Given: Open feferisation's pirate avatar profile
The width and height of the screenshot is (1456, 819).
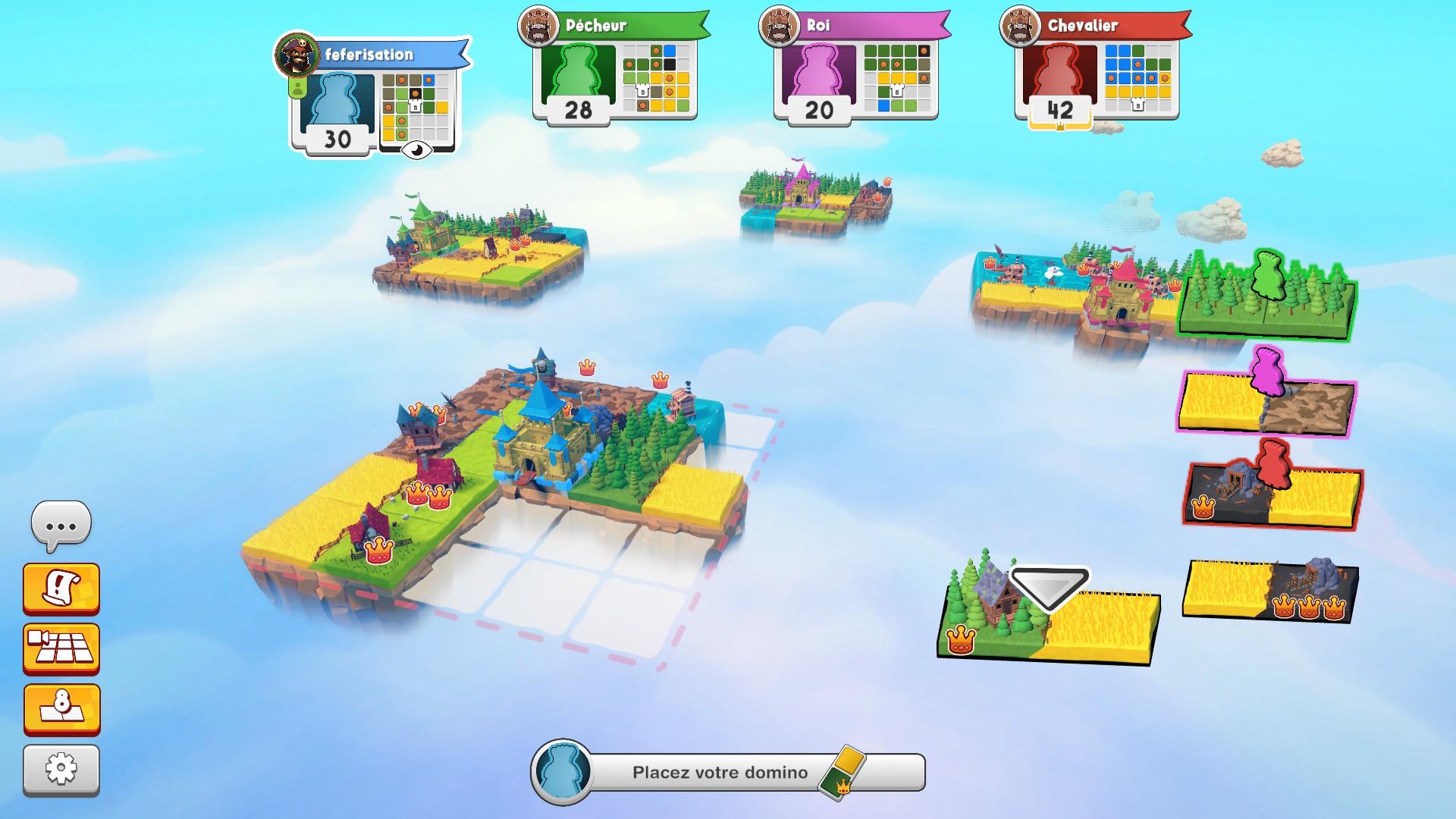Looking at the screenshot, I should coord(297,55).
